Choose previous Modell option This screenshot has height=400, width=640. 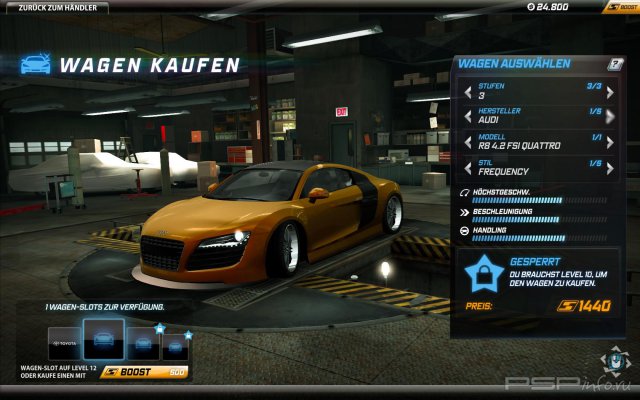coord(467,144)
